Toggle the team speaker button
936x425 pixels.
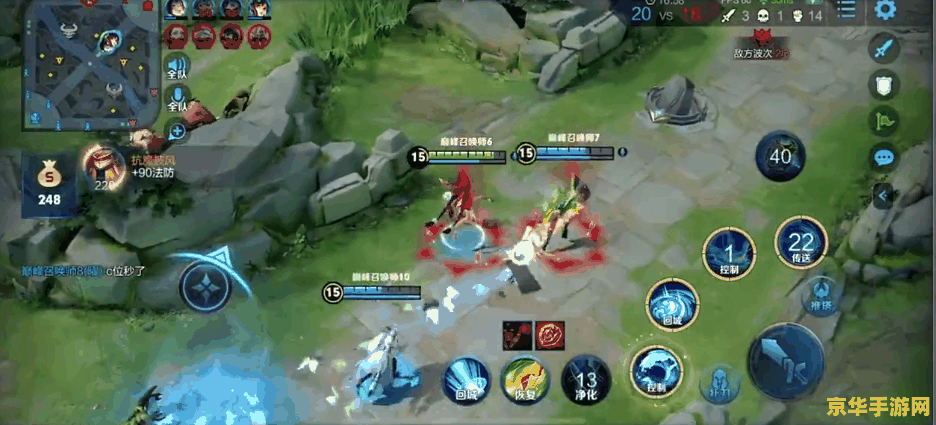click(178, 63)
